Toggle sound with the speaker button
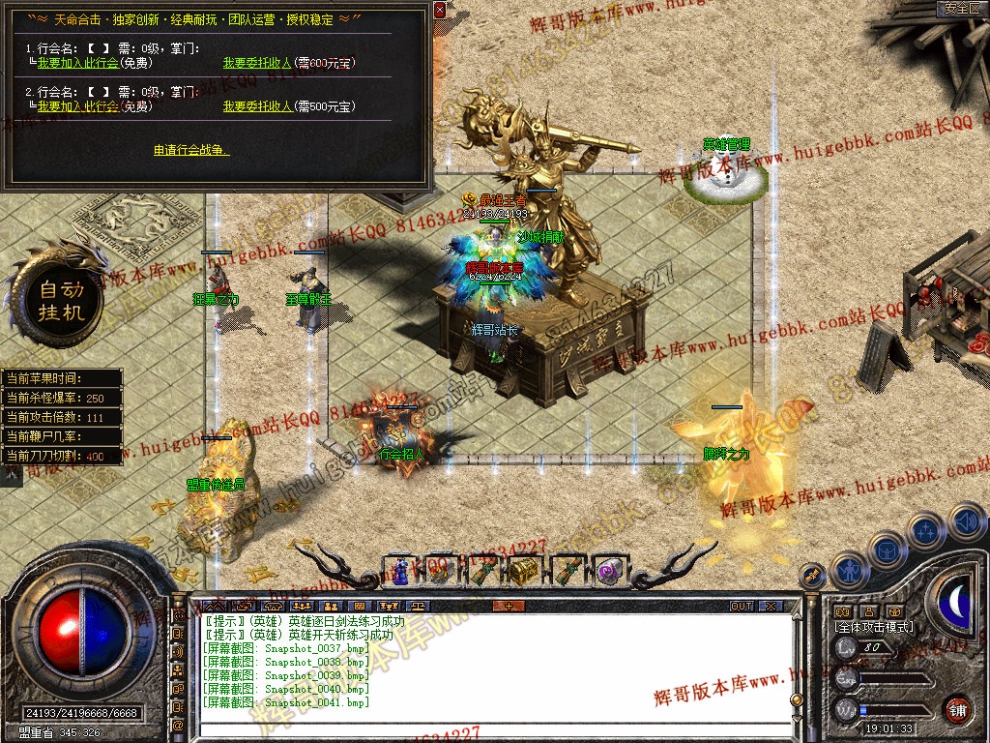Image resolution: width=990 pixels, height=743 pixels. 966,520
